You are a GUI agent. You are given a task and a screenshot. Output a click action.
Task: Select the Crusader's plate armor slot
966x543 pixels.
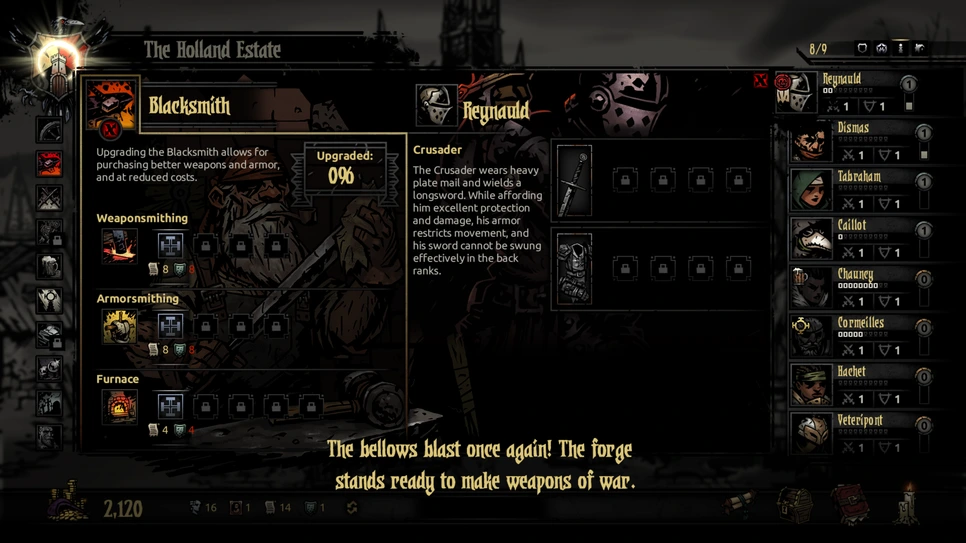pos(574,269)
